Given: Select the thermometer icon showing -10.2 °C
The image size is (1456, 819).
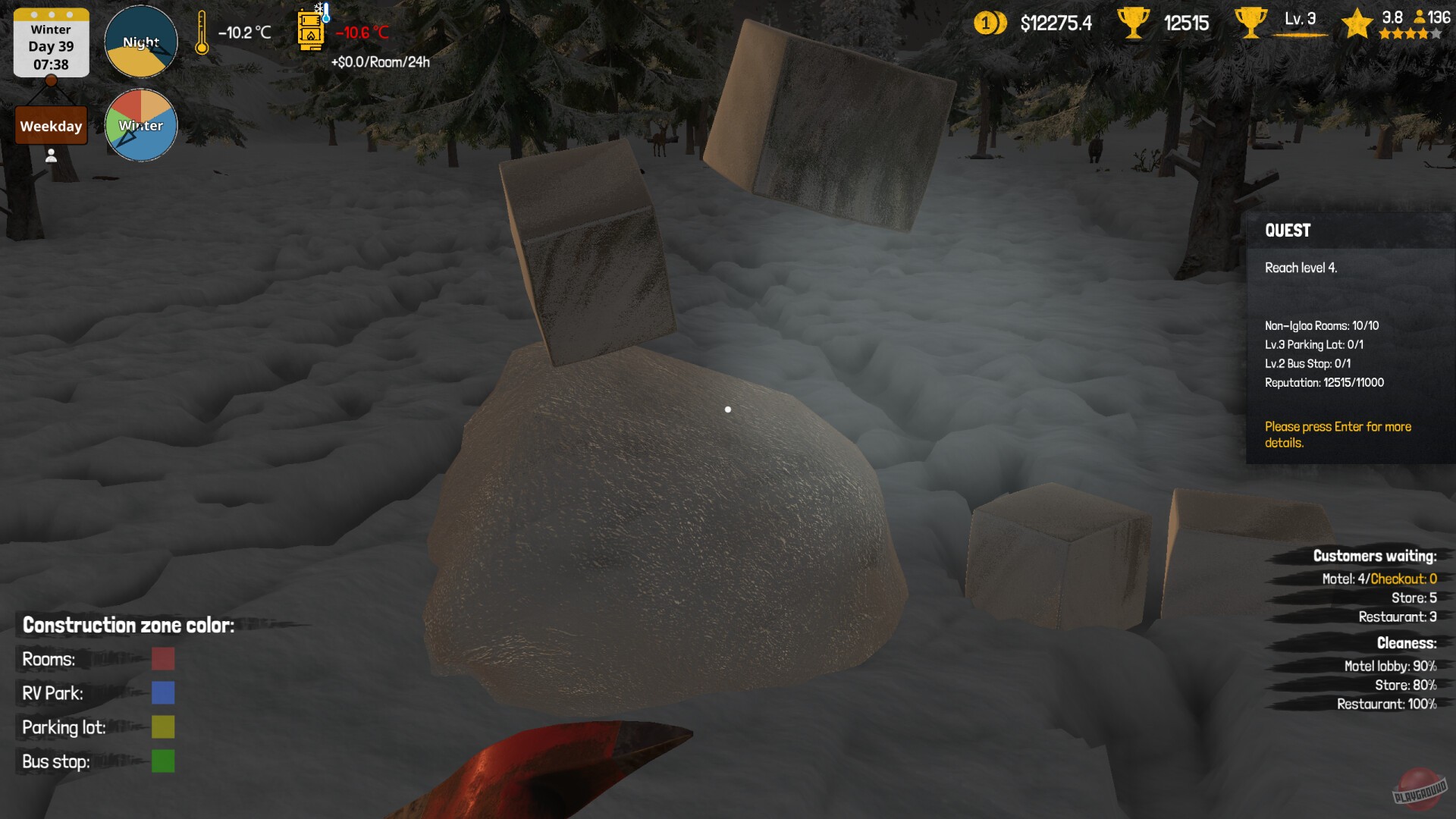Looking at the screenshot, I should [201, 32].
